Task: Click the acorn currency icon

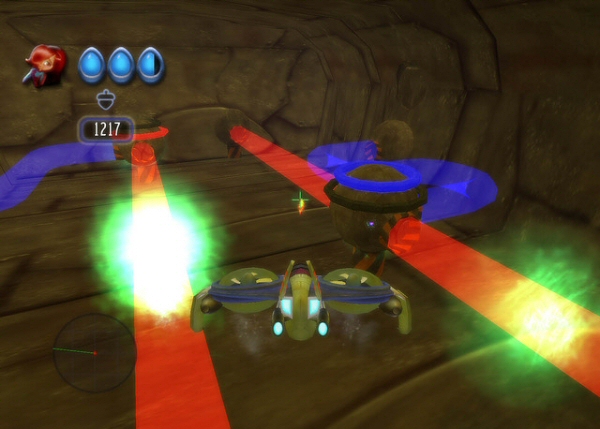Action: pos(106,99)
